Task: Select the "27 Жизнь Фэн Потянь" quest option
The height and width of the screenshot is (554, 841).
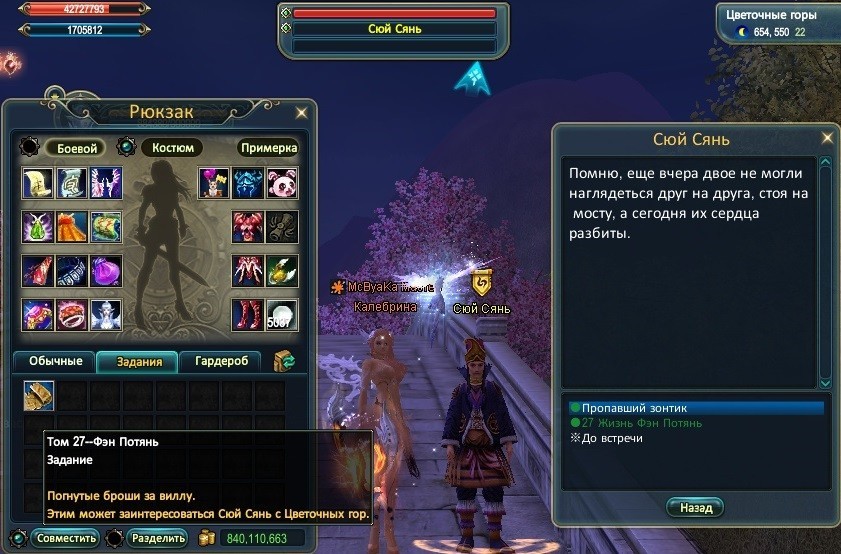Action: click(632, 423)
